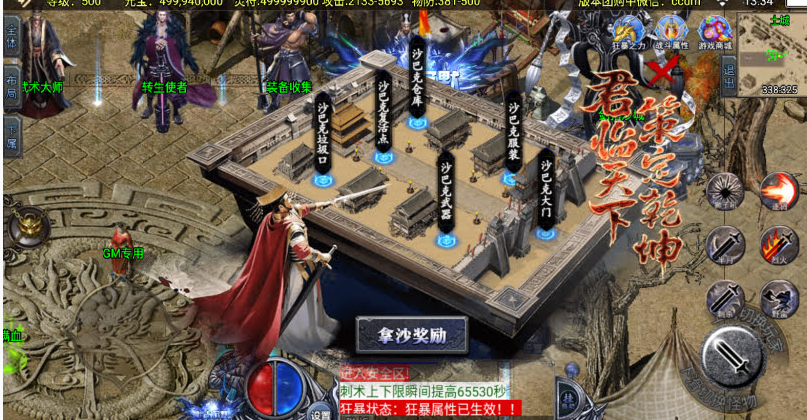Activate the 烈火 flame sword skill
Screen dimensions: 807x420
tap(777, 244)
